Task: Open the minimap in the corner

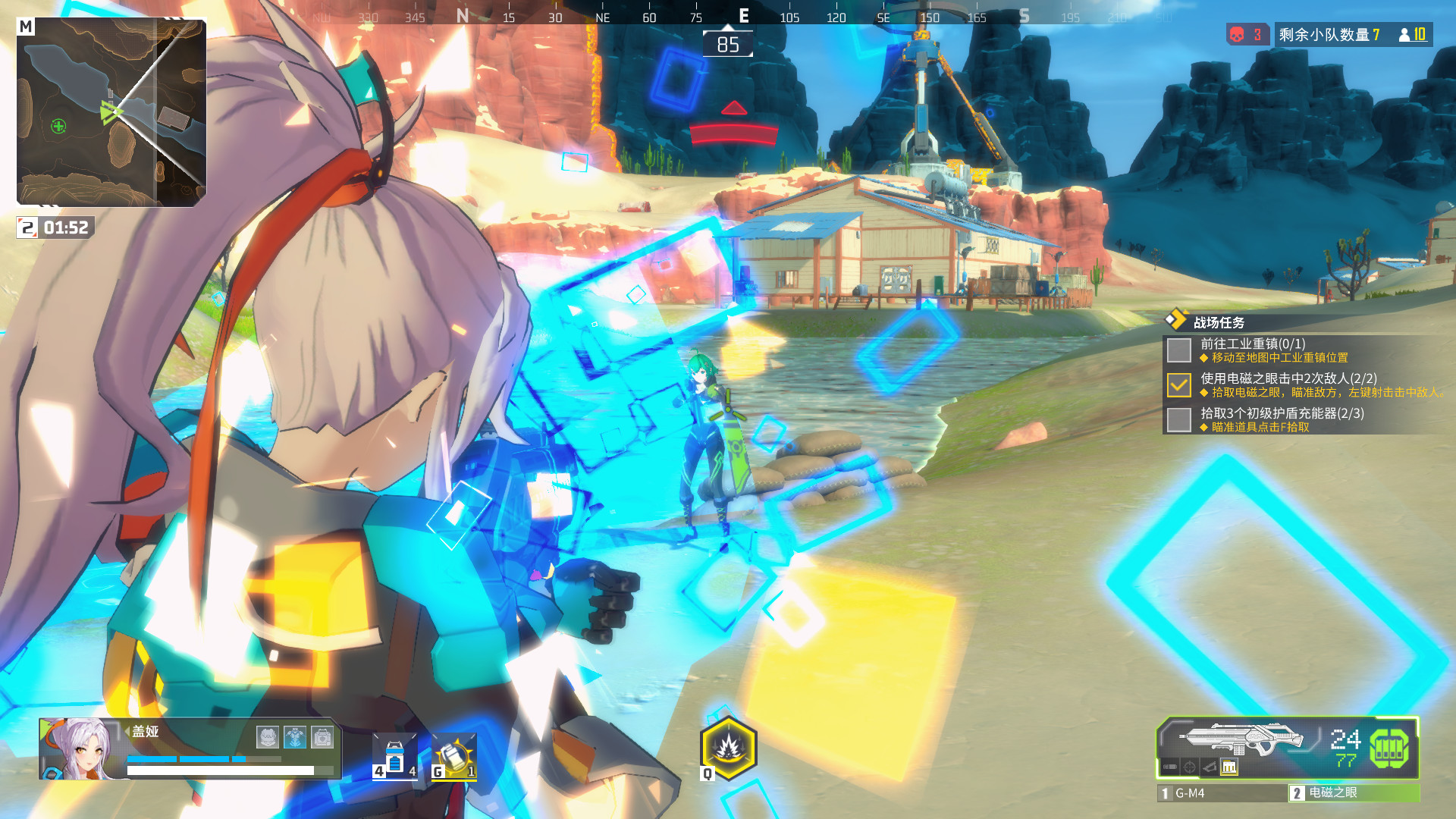Action: [x=111, y=112]
